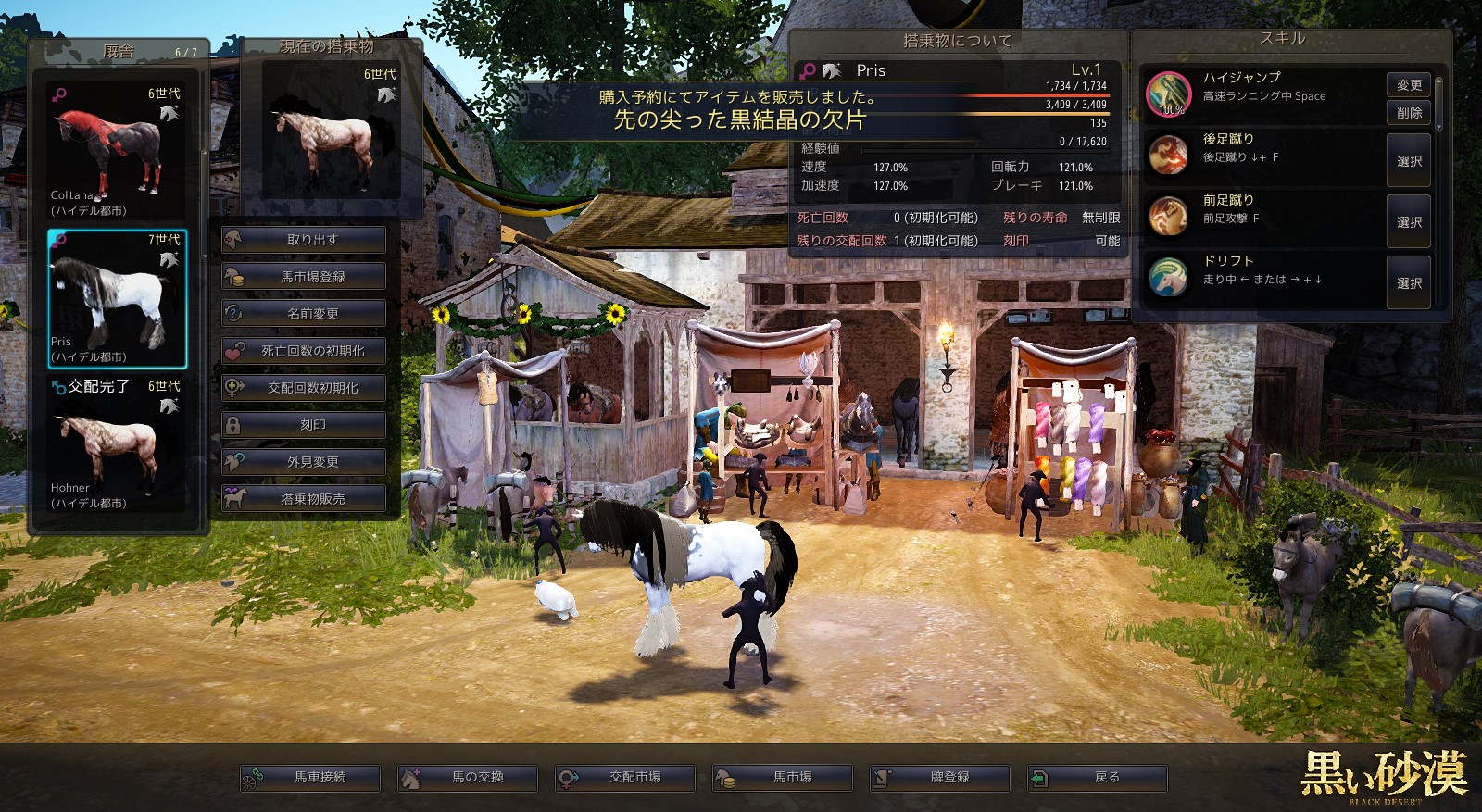Click 削除 to delete the ハイジャンプ skill
Screen dimensions: 1482x812
(x=1408, y=113)
